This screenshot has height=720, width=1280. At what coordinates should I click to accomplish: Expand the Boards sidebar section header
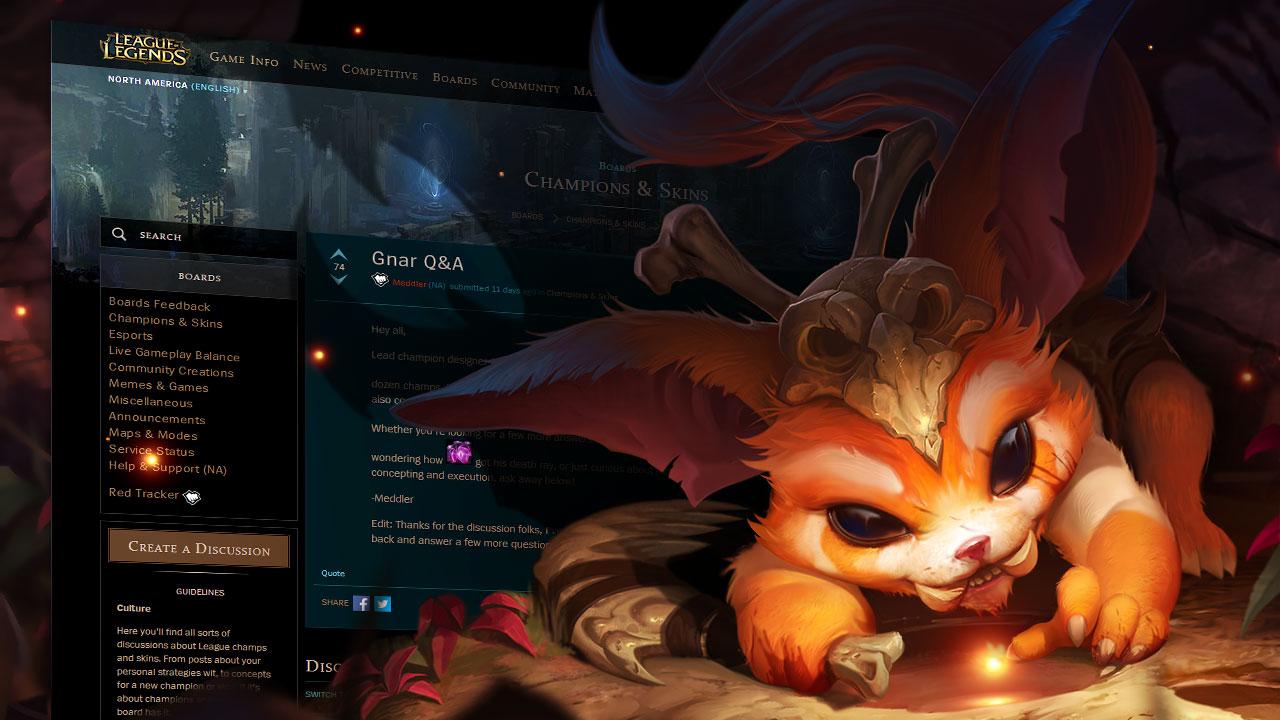[x=198, y=277]
